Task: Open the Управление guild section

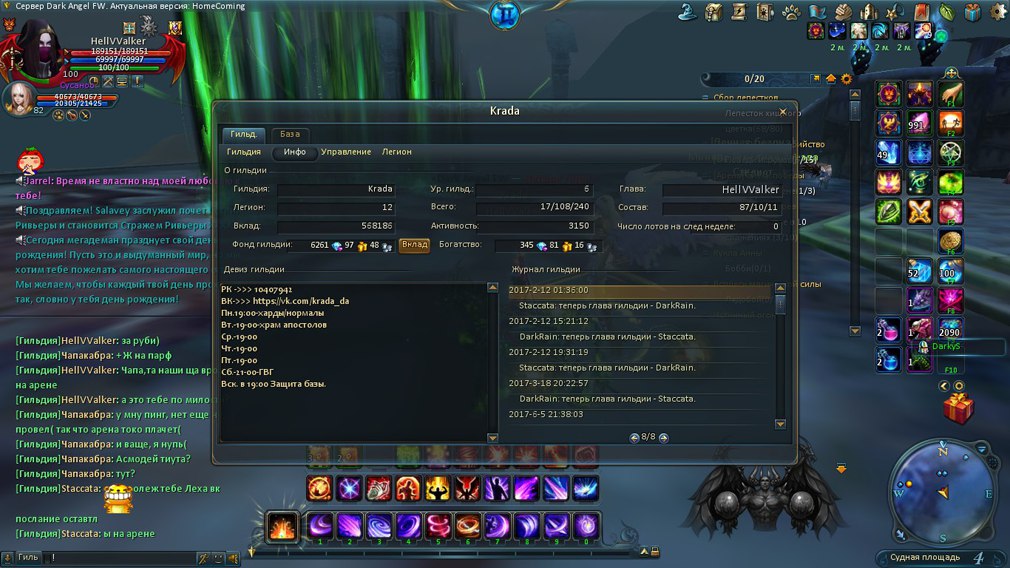Action: 346,152
